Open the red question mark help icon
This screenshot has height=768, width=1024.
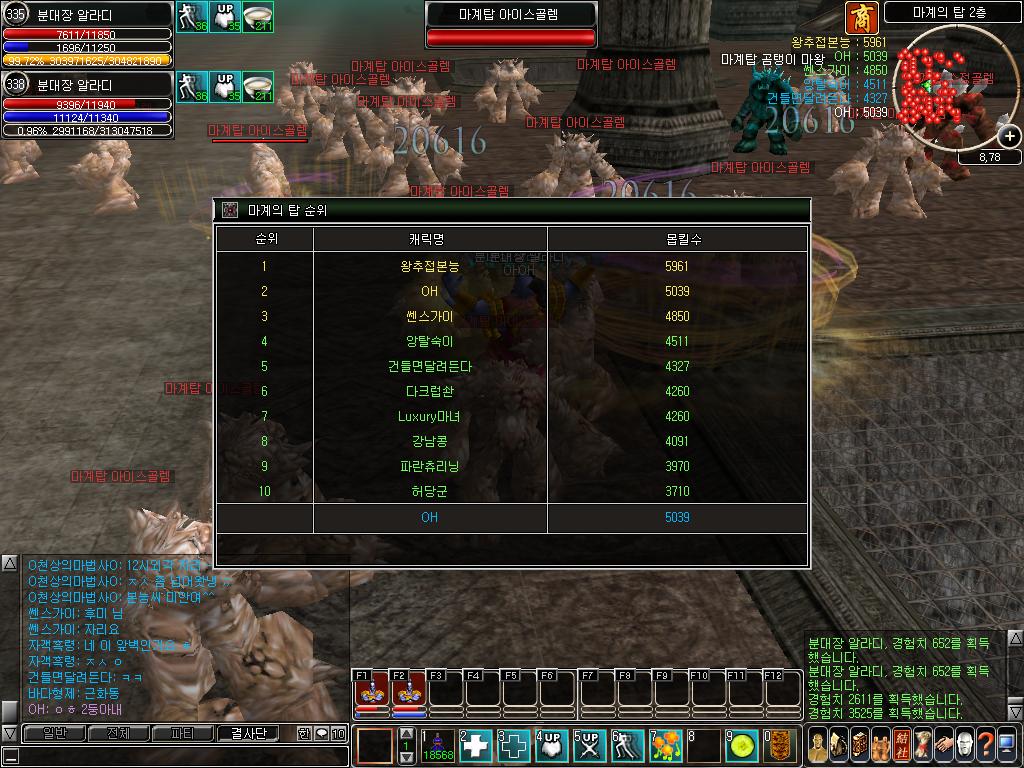tap(985, 745)
